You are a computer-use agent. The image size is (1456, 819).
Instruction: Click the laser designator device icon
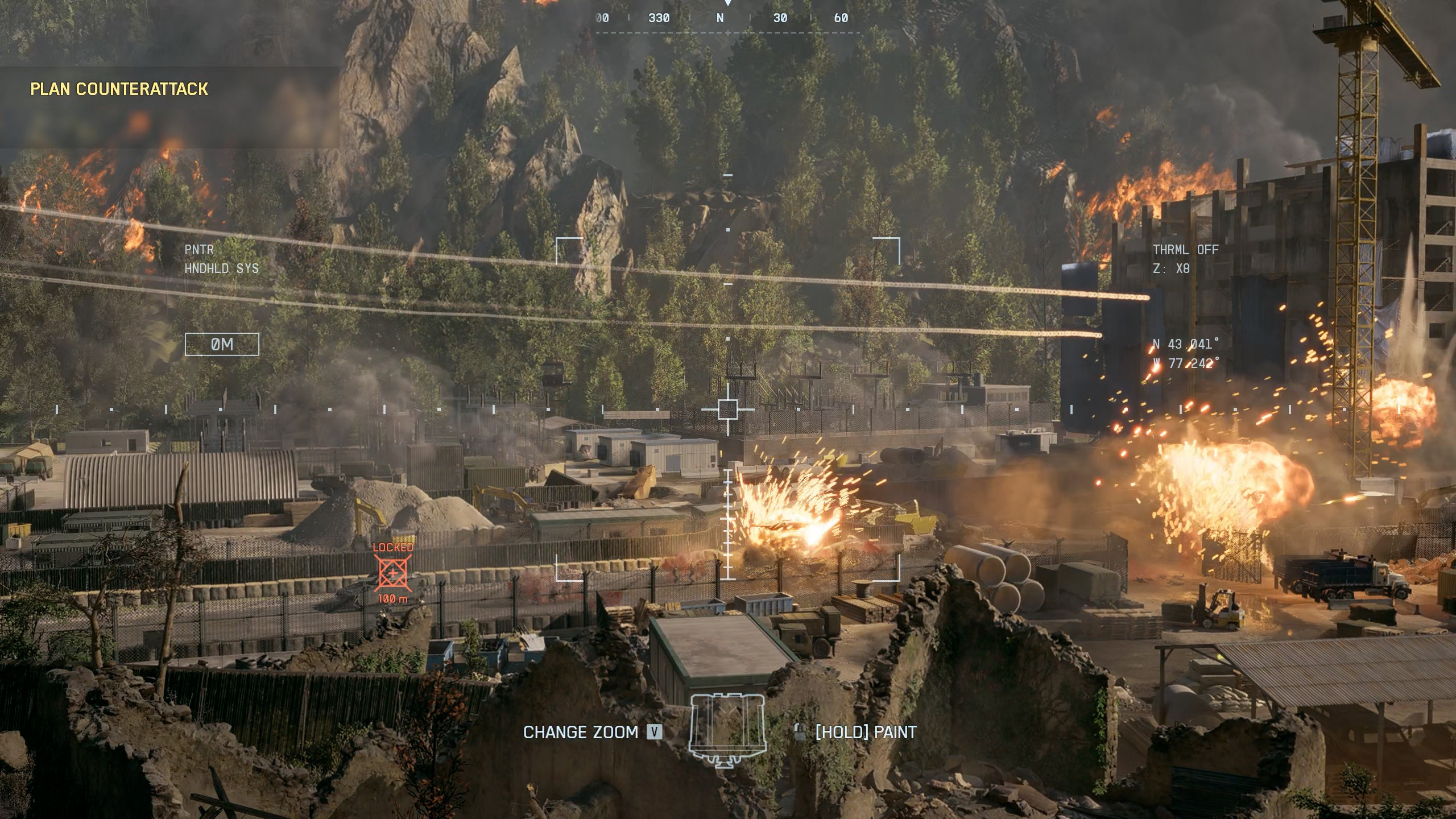[x=727, y=731]
